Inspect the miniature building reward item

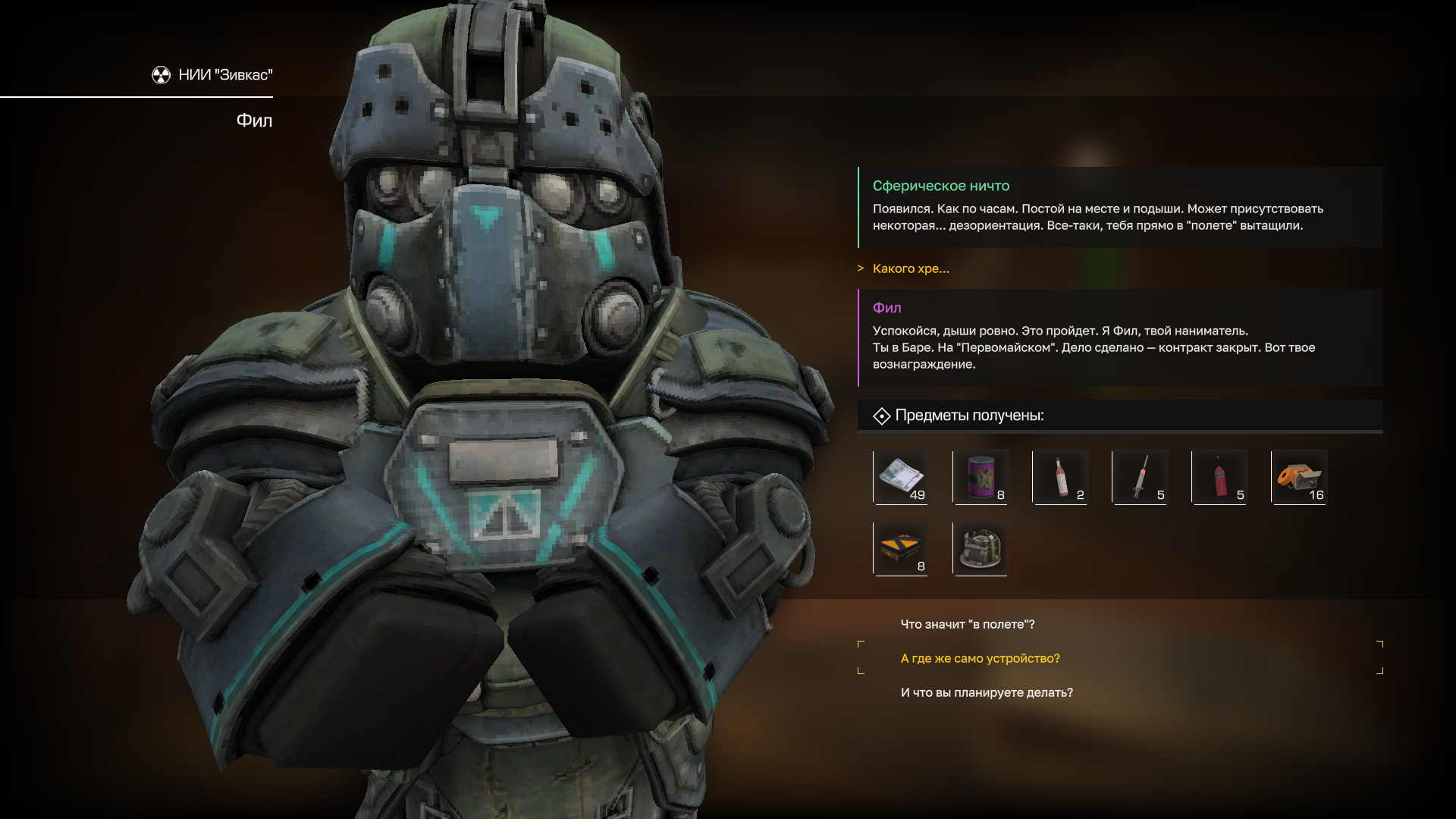[x=981, y=548]
